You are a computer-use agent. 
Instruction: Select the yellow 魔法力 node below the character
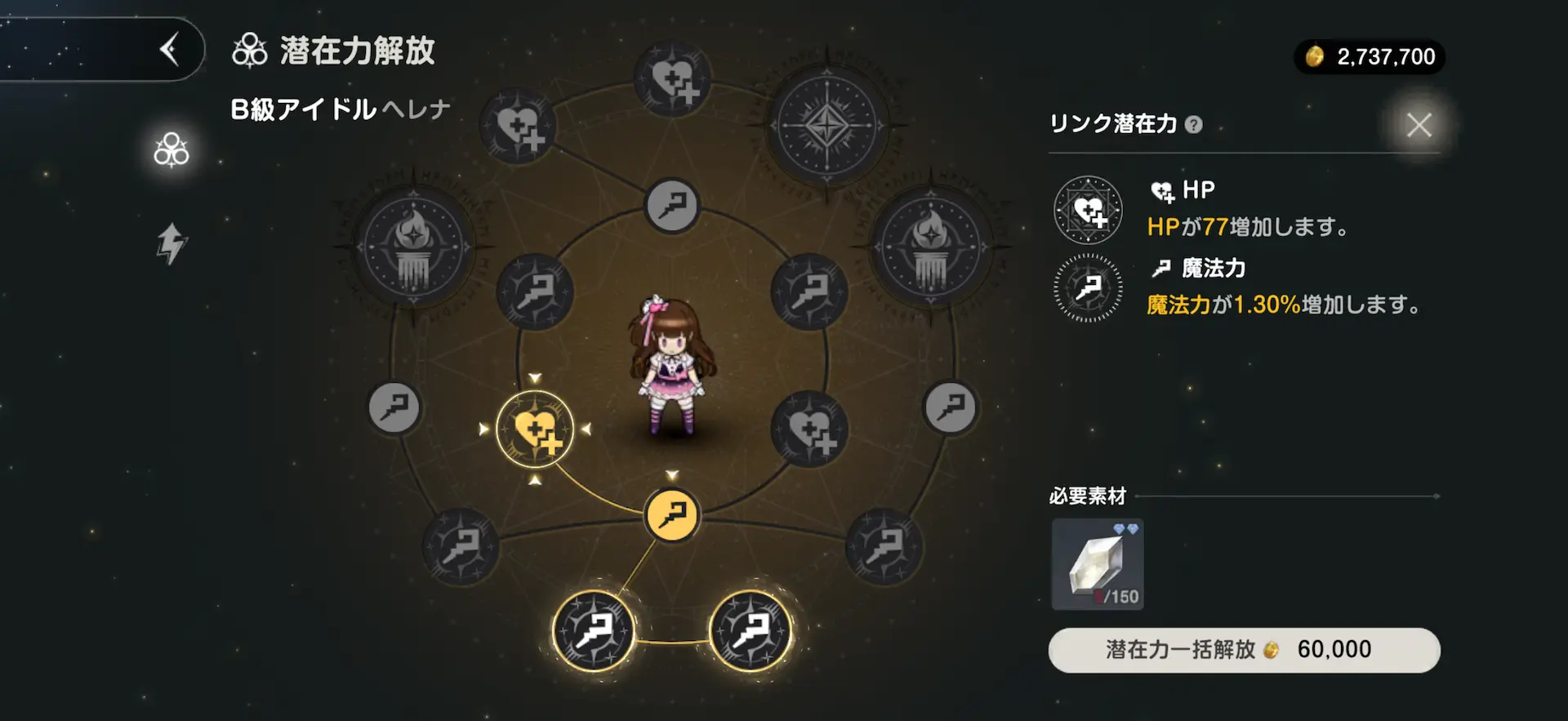[671, 514]
